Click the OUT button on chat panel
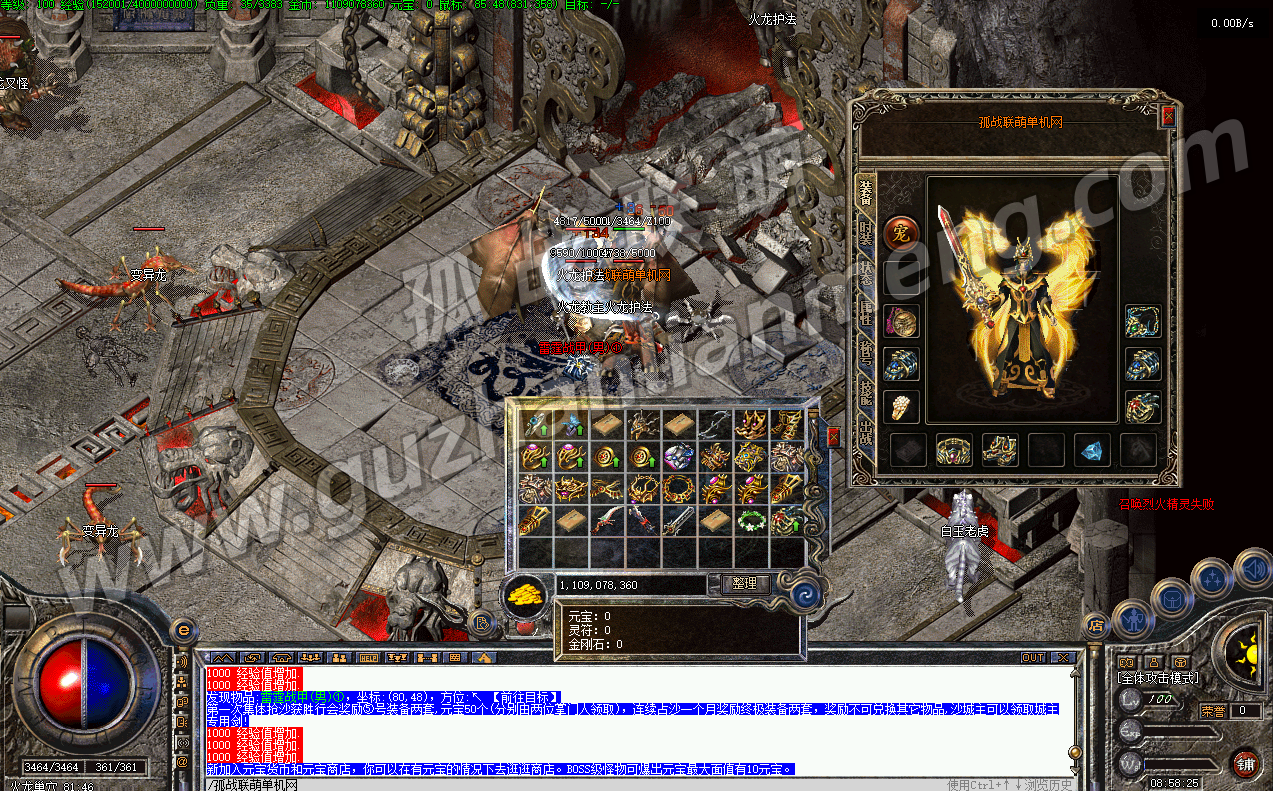The image size is (1273, 791). point(1033,658)
